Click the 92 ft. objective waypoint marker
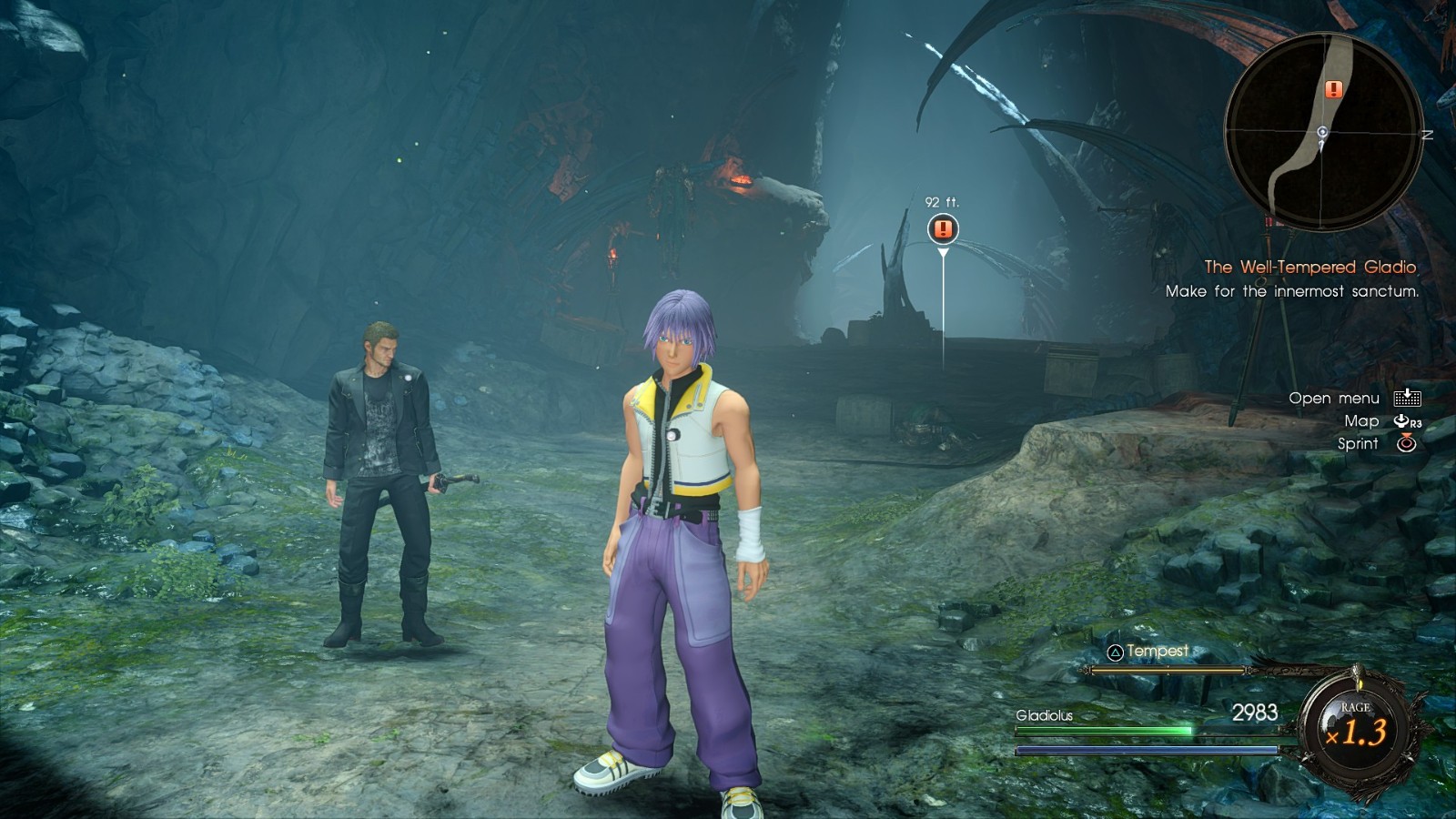Screen dimensions: 1456x819 click(943, 228)
